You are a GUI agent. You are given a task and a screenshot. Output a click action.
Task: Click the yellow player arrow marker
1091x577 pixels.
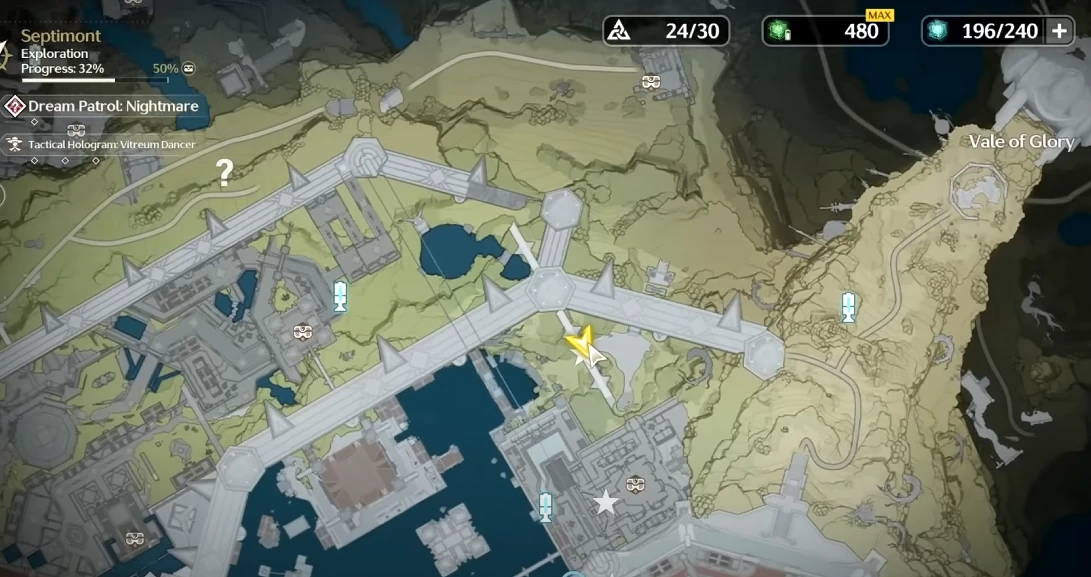pyautogui.click(x=580, y=345)
